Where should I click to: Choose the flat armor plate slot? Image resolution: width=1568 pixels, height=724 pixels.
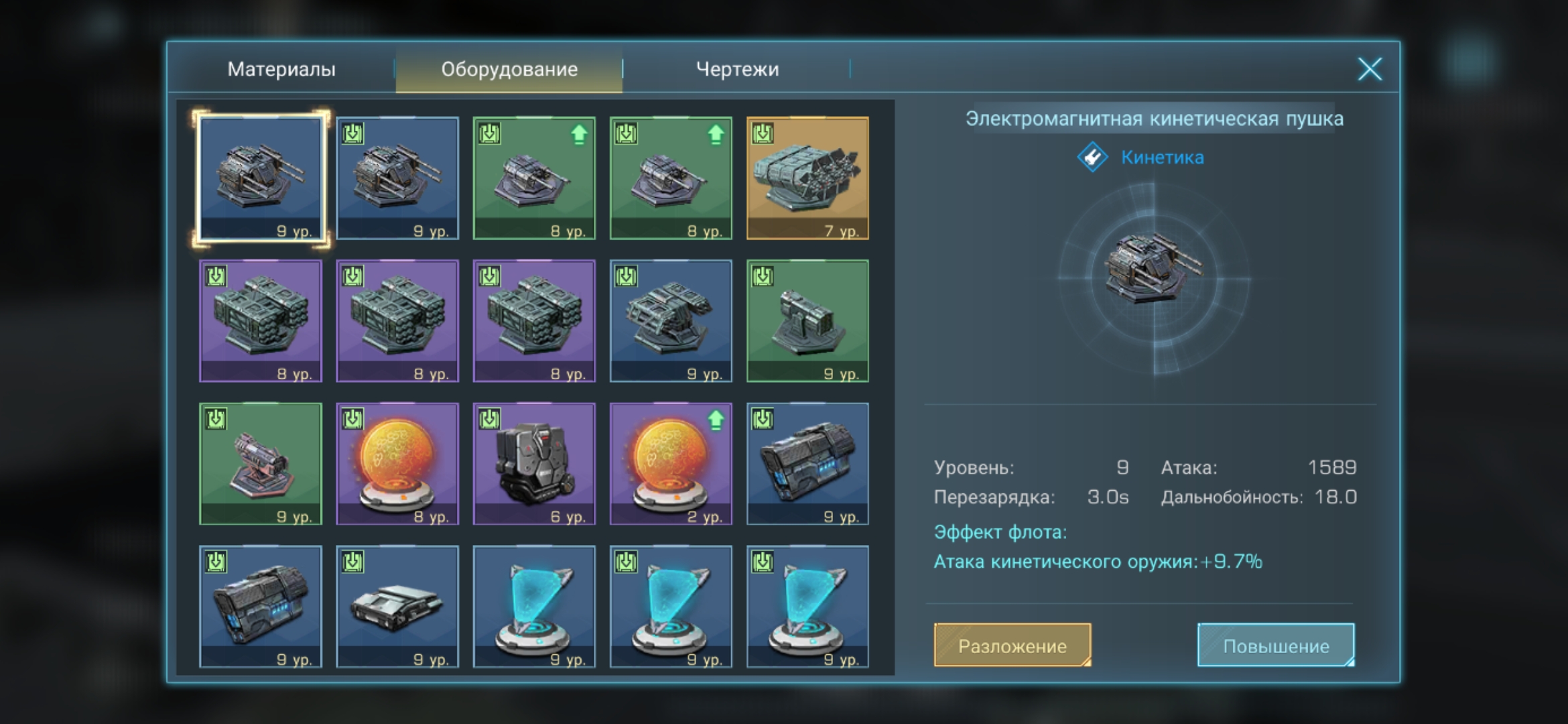(397, 607)
